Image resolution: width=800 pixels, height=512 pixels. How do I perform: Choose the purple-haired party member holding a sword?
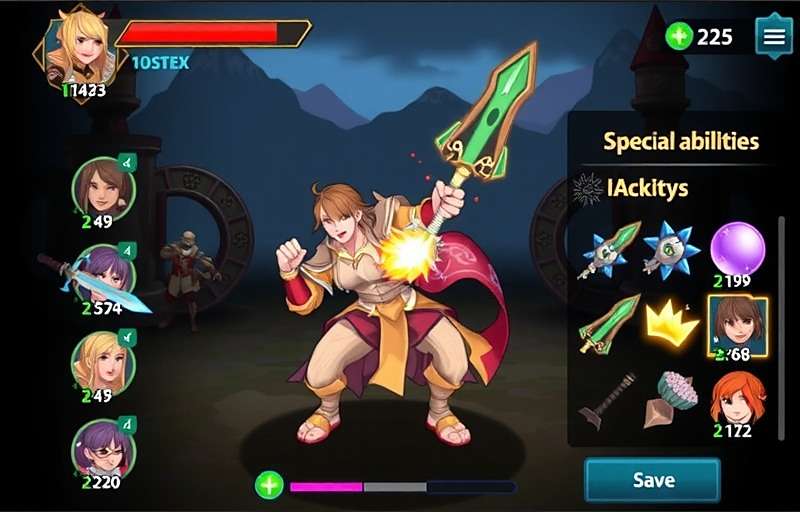(x=104, y=275)
